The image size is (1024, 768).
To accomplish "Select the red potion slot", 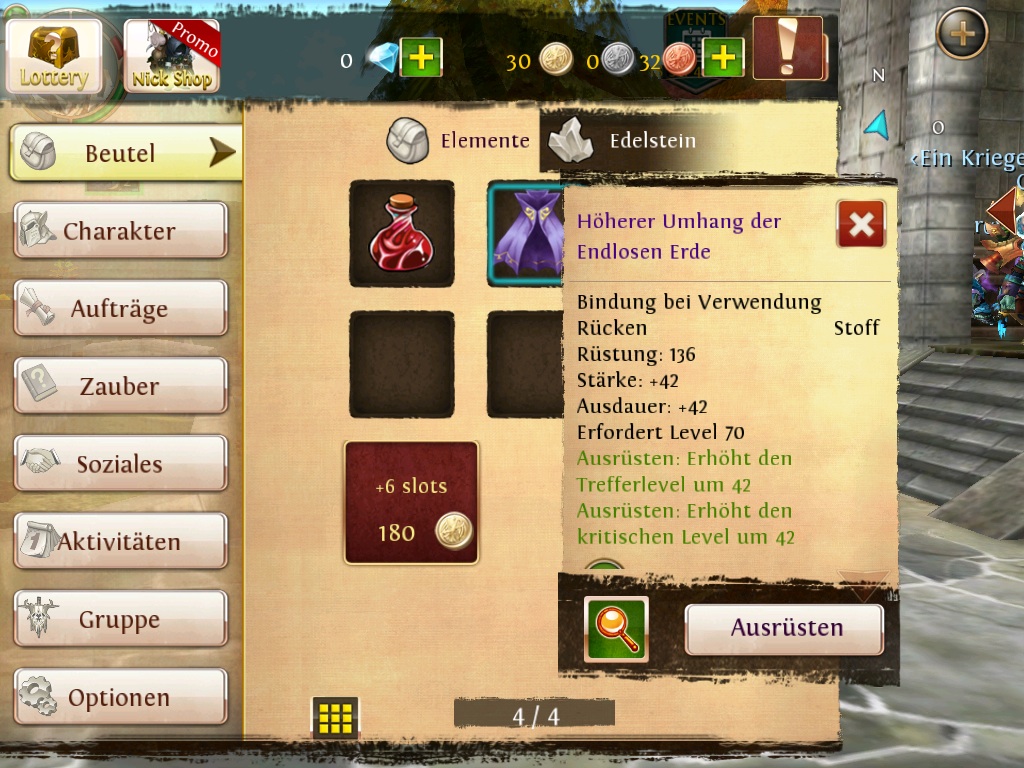I will click(401, 234).
